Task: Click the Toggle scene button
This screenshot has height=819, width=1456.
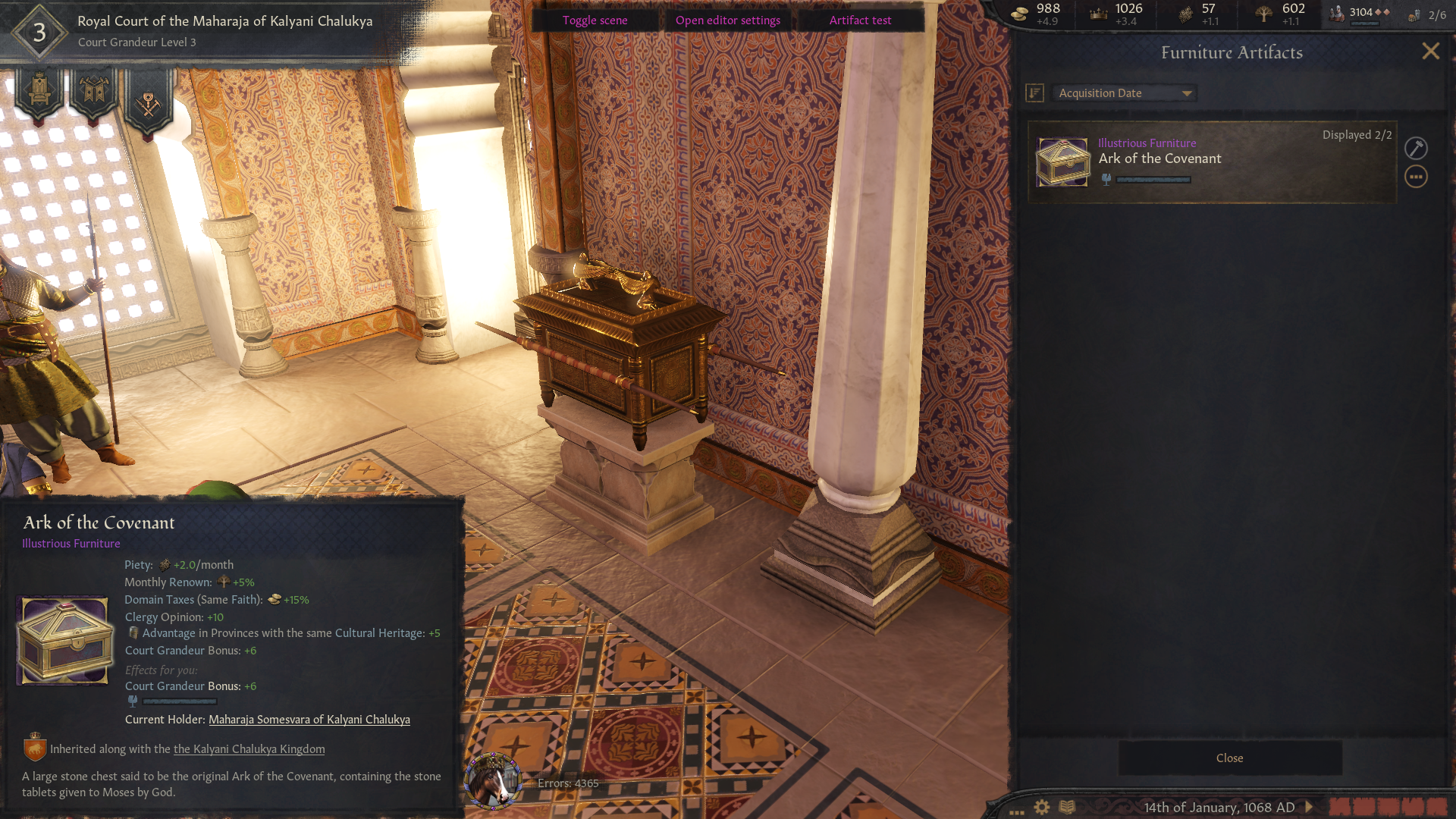Action: pos(595,20)
